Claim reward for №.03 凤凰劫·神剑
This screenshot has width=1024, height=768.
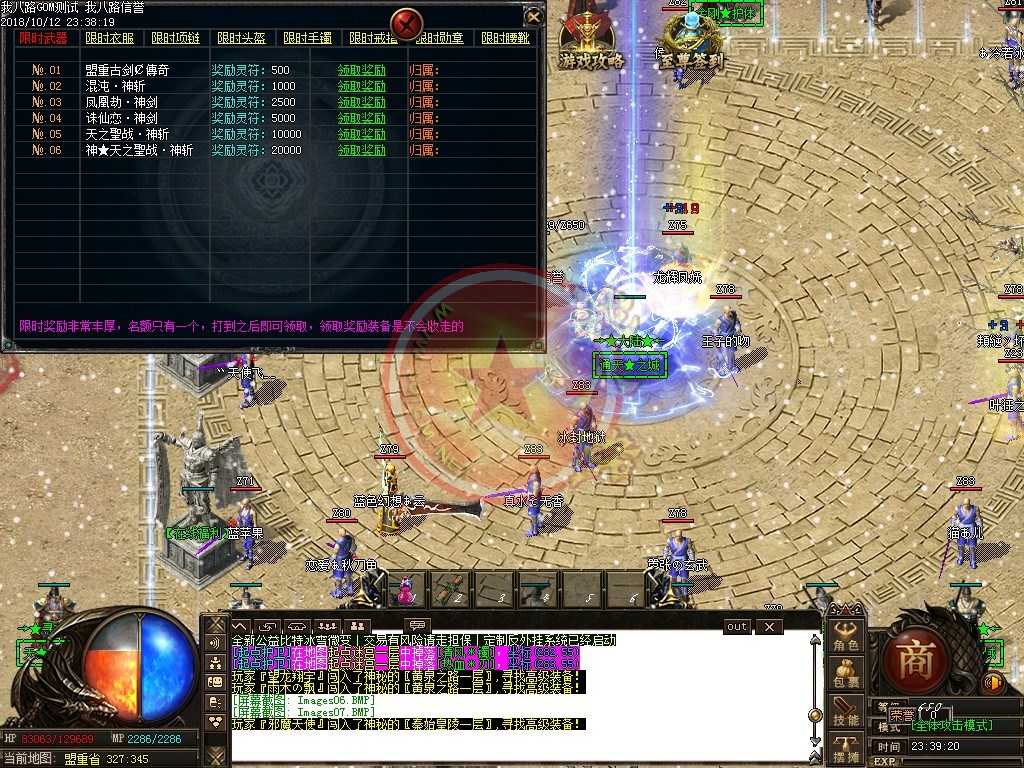(361, 102)
